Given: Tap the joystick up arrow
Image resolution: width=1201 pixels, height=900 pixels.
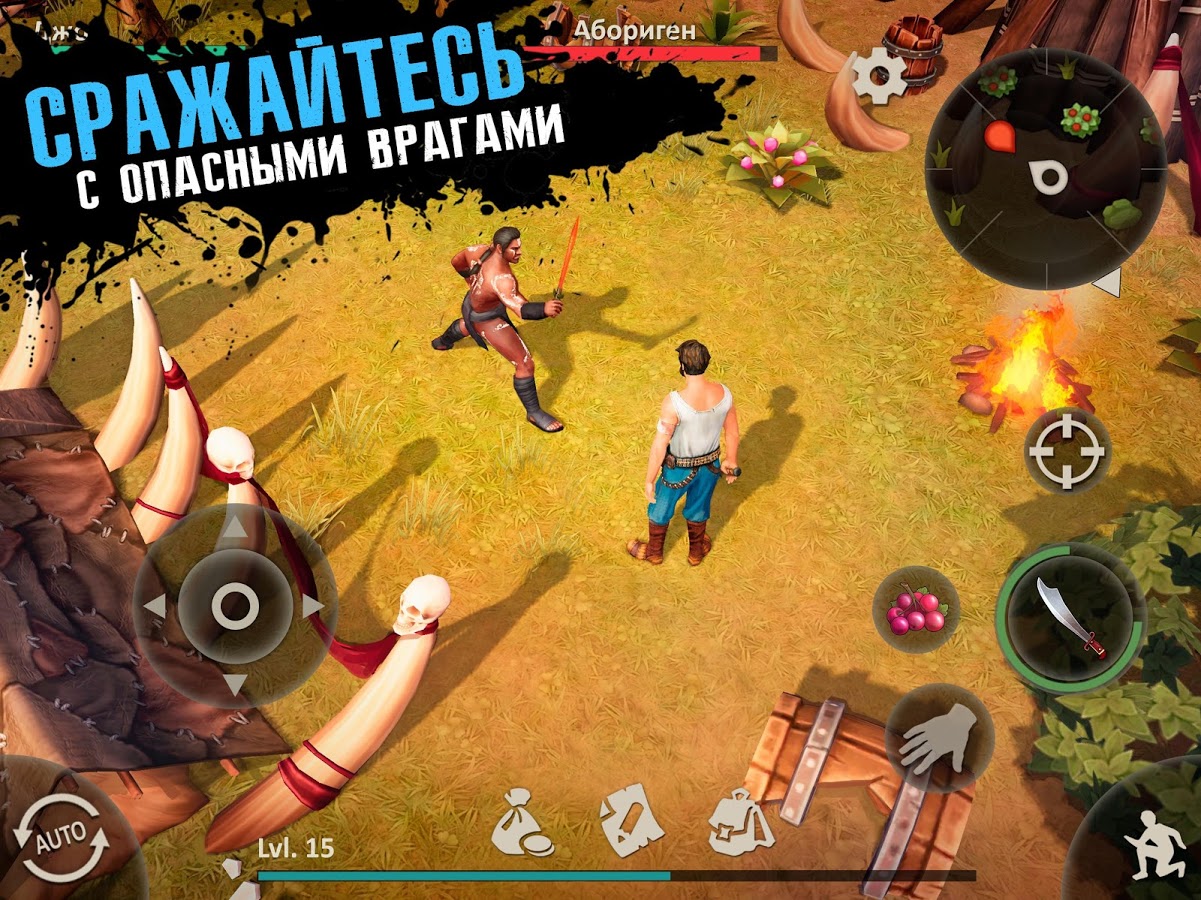Looking at the screenshot, I should (234, 529).
